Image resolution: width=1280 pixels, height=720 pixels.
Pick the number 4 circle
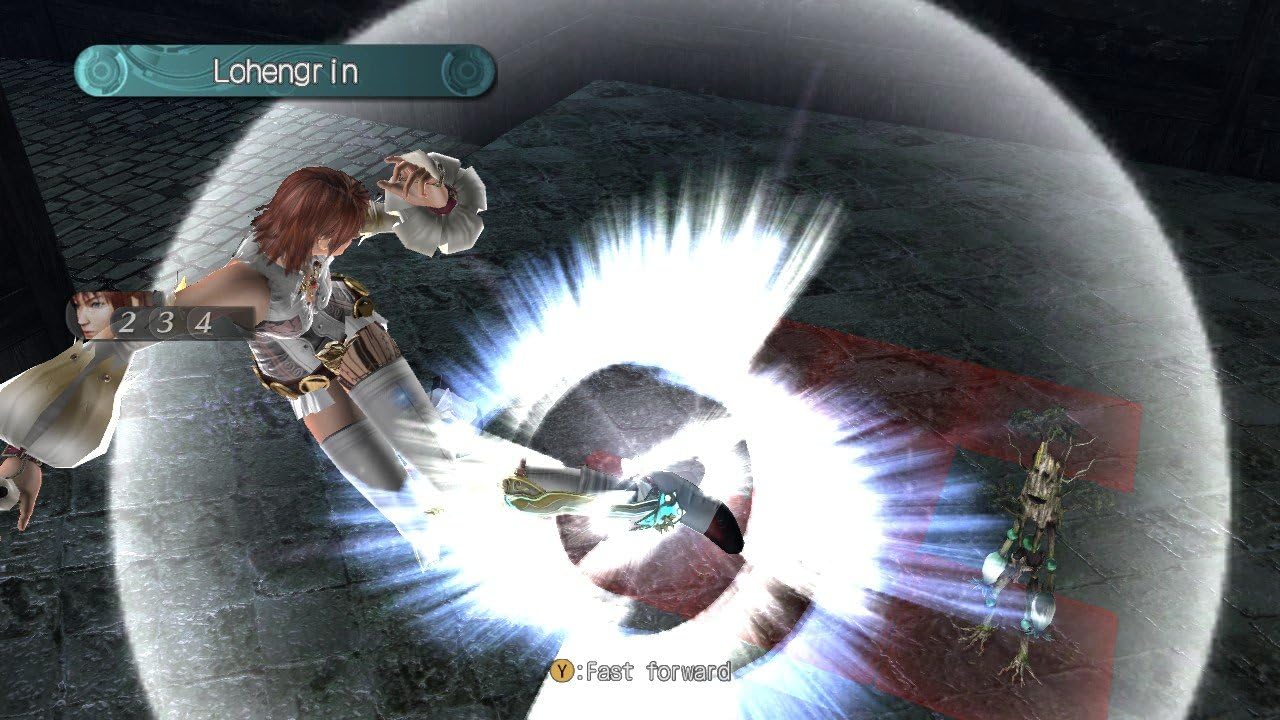[x=203, y=322]
